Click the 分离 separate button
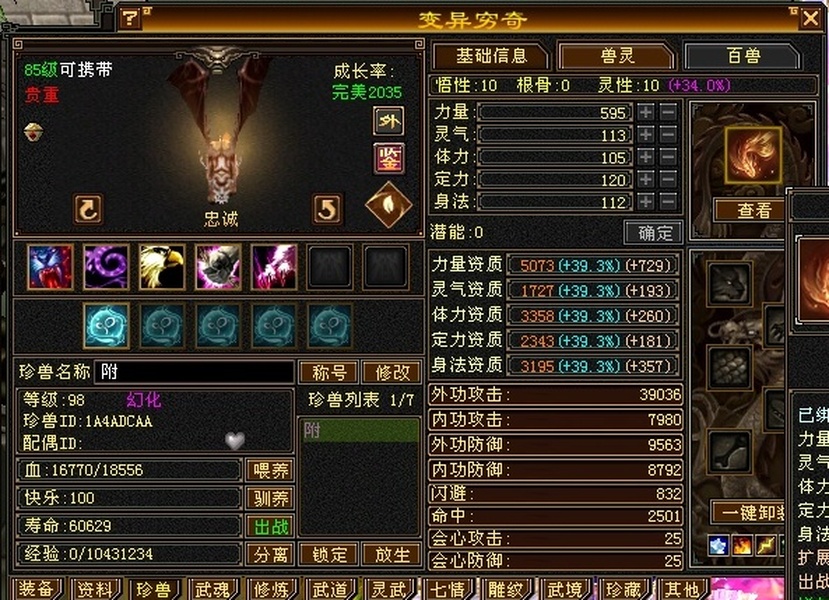 (x=269, y=554)
